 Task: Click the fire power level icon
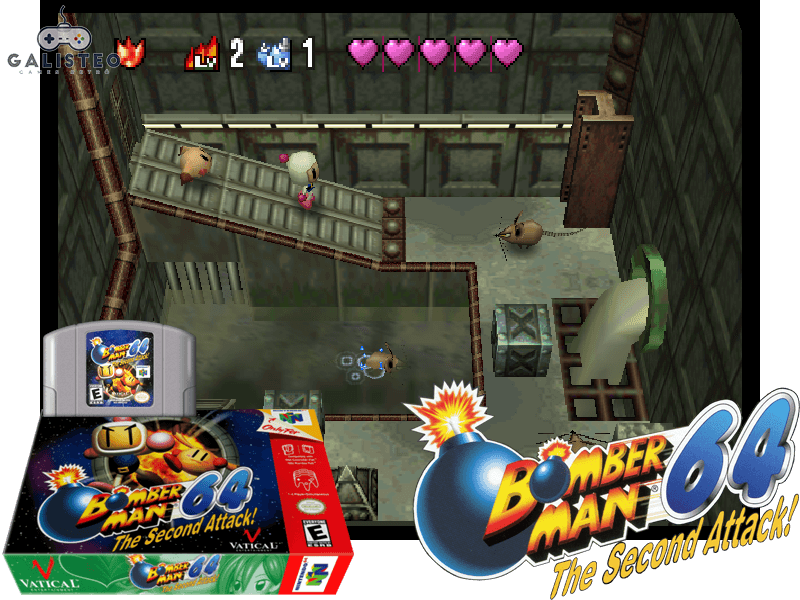(x=202, y=52)
